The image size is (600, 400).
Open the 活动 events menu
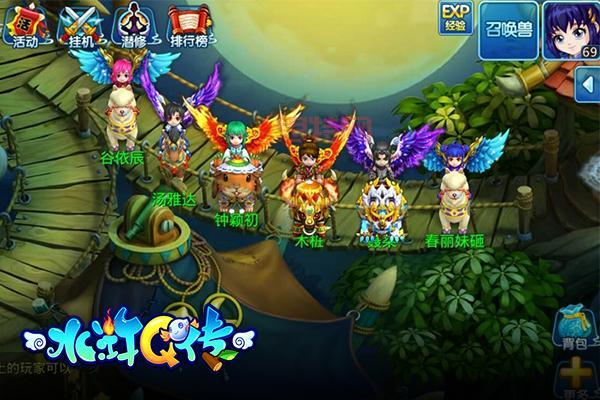(x=22, y=26)
